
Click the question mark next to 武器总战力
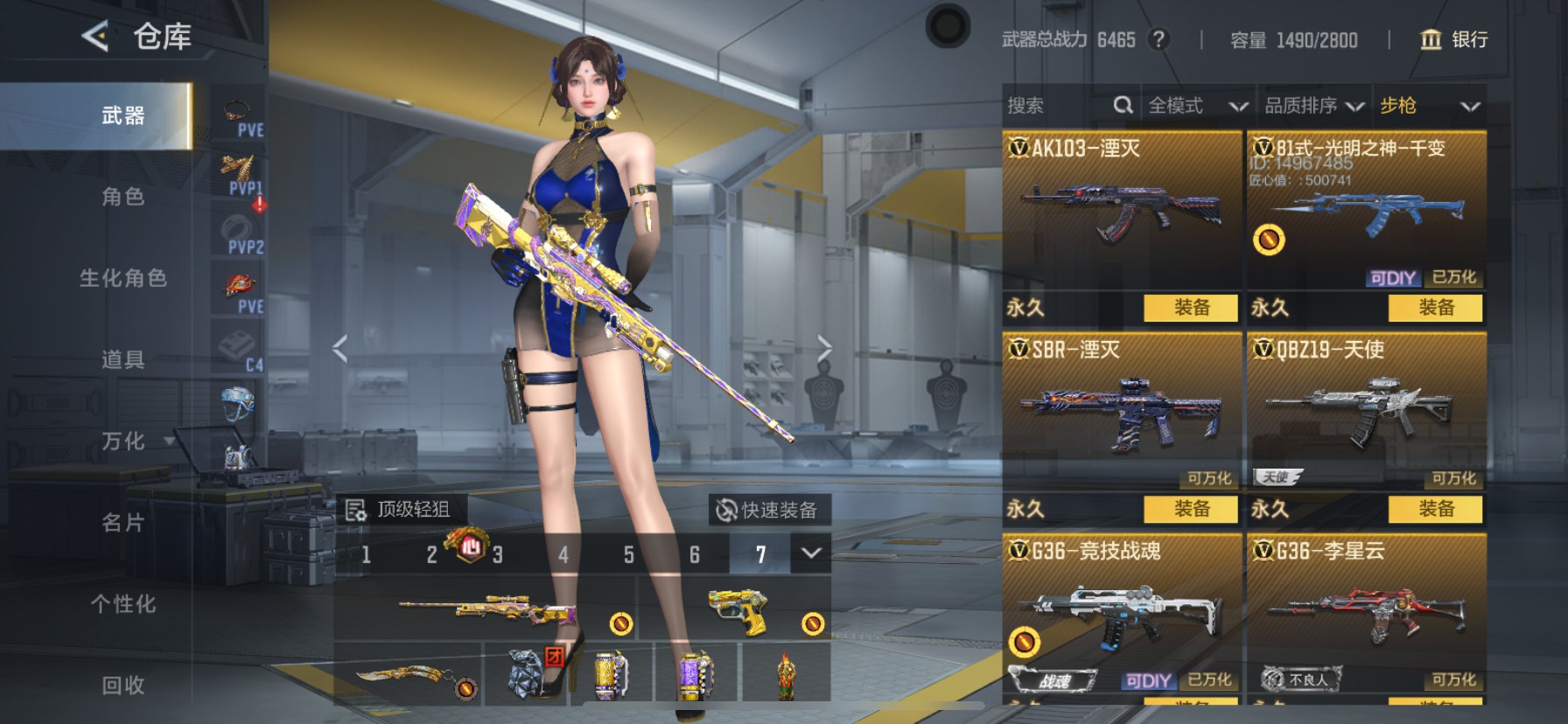tap(1159, 39)
